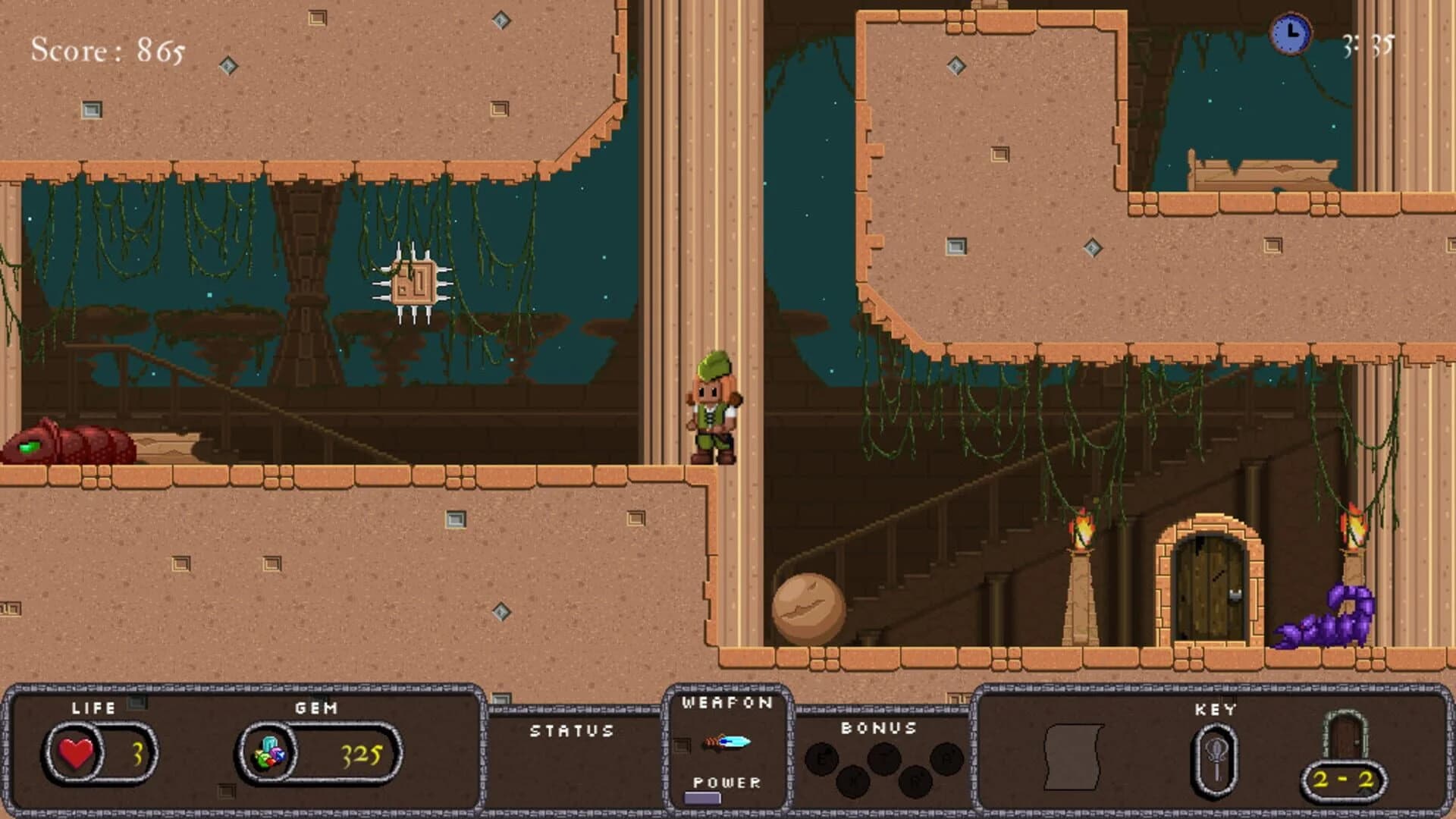The width and height of the screenshot is (1456, 819).
Task: Toggle the R bonus button on the right
Action: click(949, 758)
